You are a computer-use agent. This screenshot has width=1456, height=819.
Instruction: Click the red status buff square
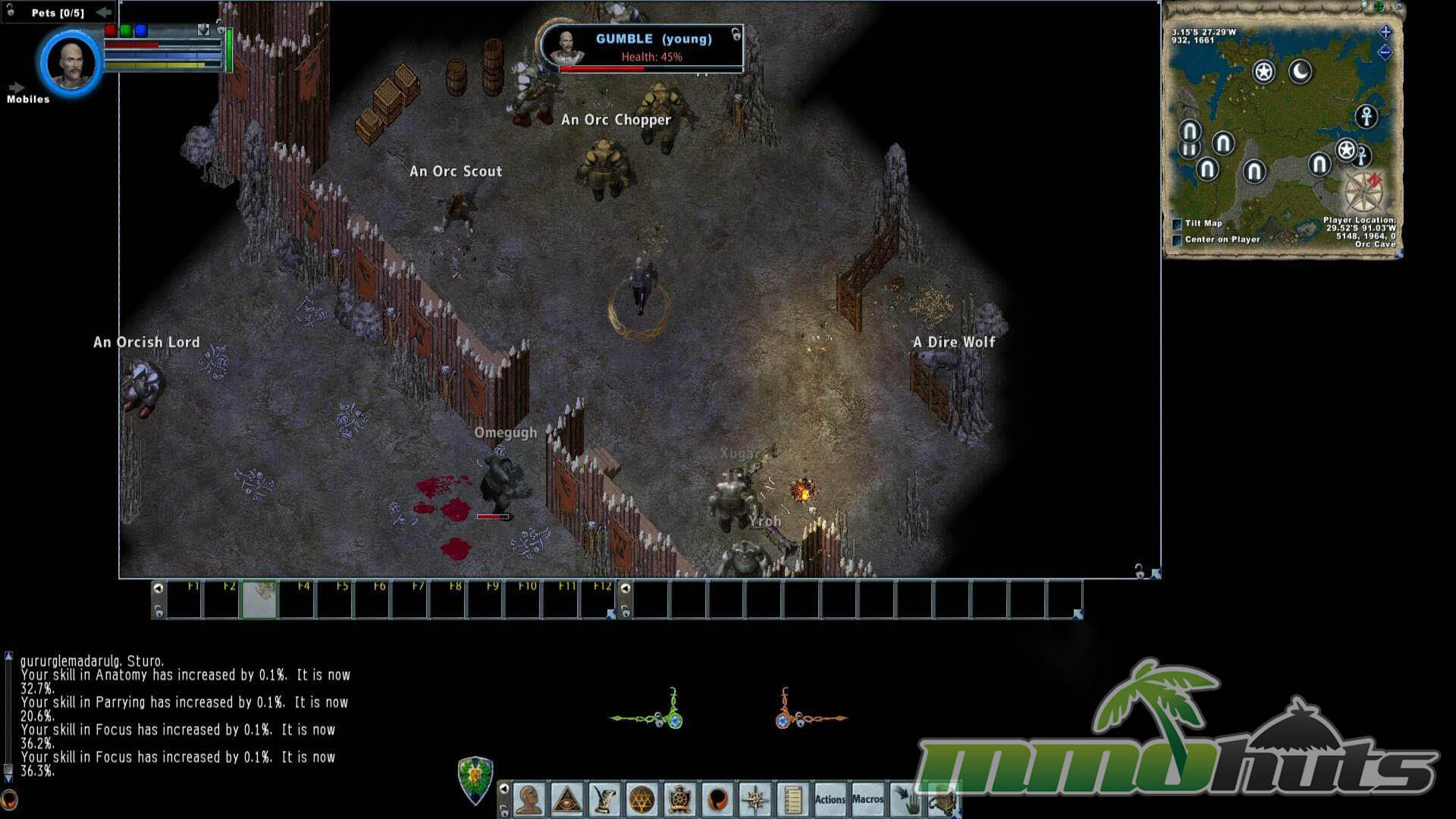pyautogui.click(x=111, y=30)
